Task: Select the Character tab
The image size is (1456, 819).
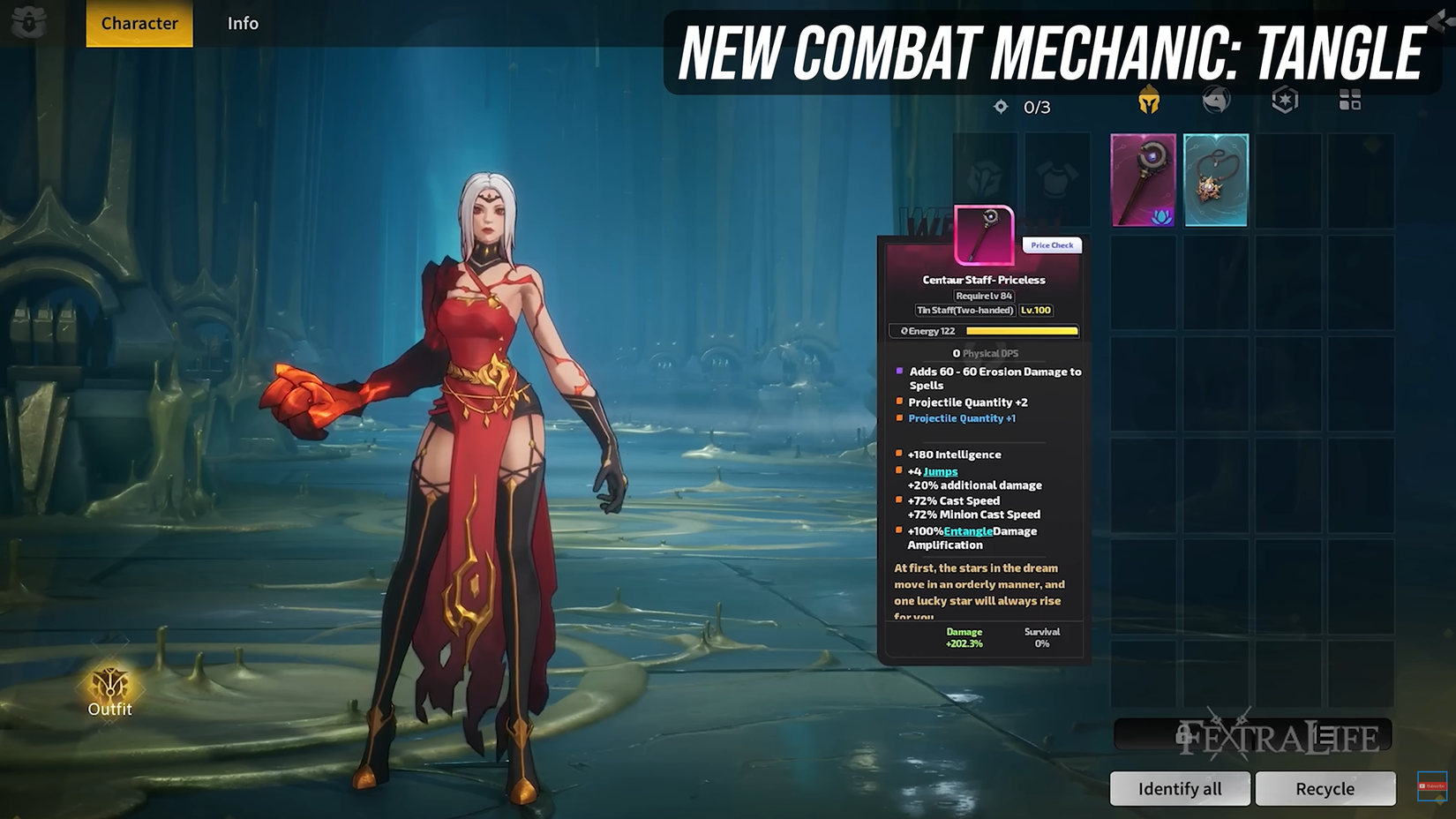Action: coord(138,23)
